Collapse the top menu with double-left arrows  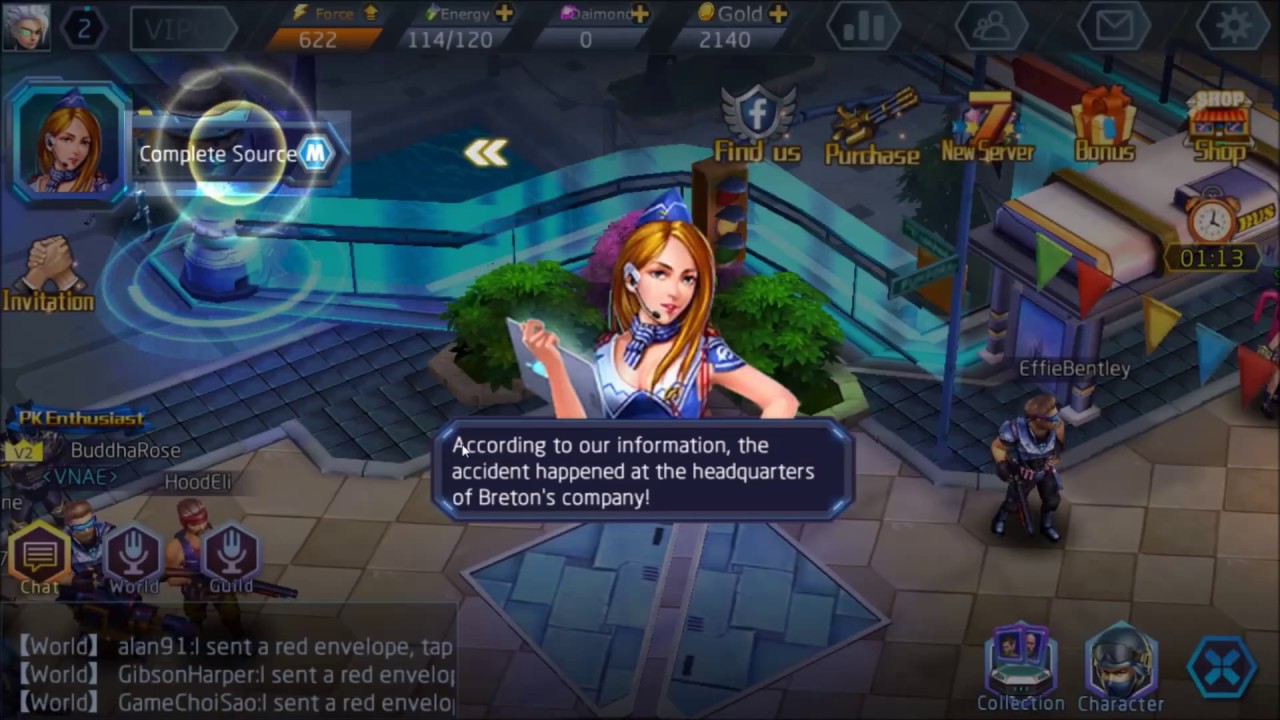(487, 152)
